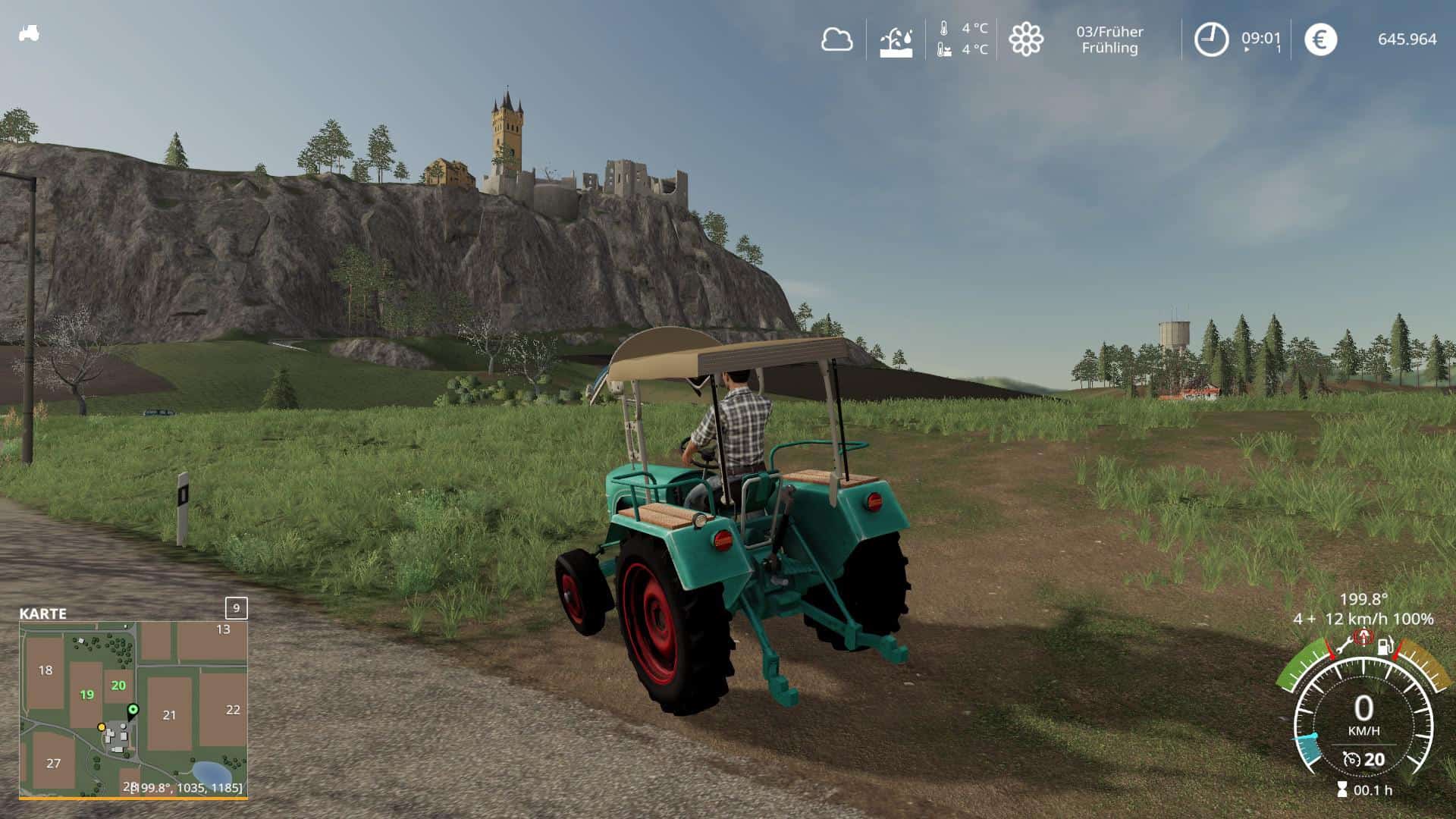
Task: Click the euro money icon
Action: 1320,39
